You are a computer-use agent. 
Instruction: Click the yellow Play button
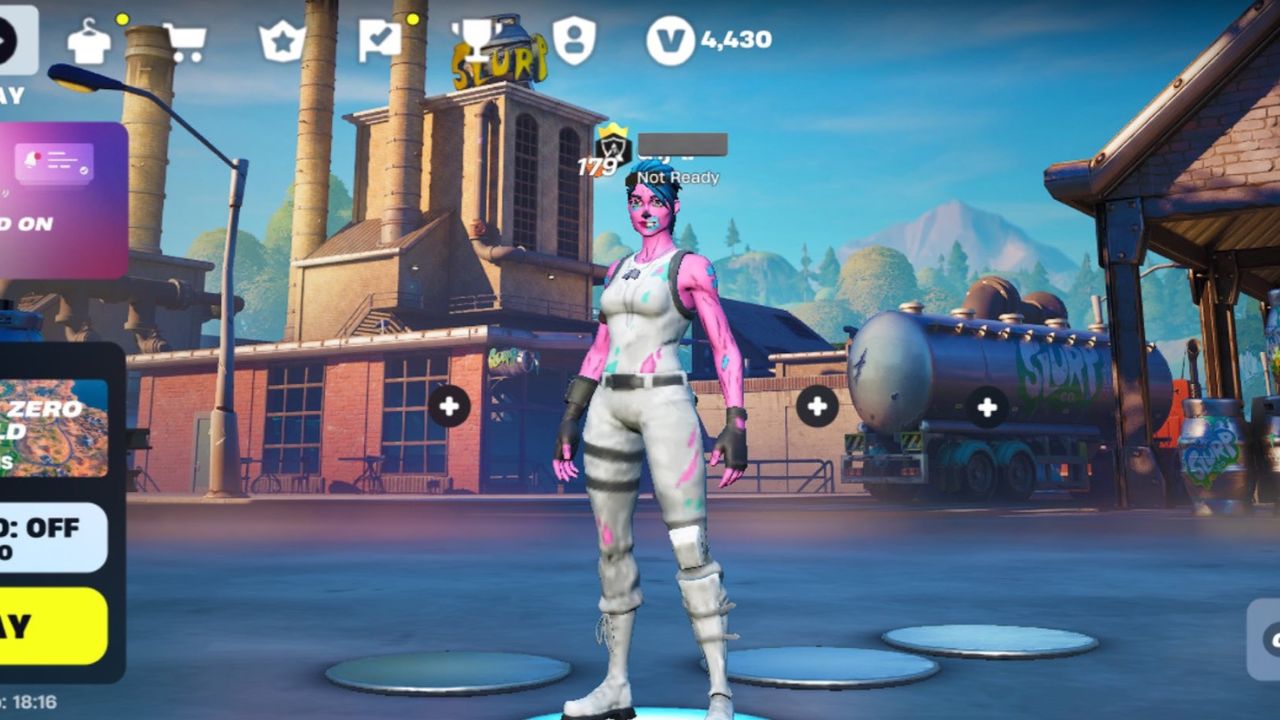tap(52, 626)
